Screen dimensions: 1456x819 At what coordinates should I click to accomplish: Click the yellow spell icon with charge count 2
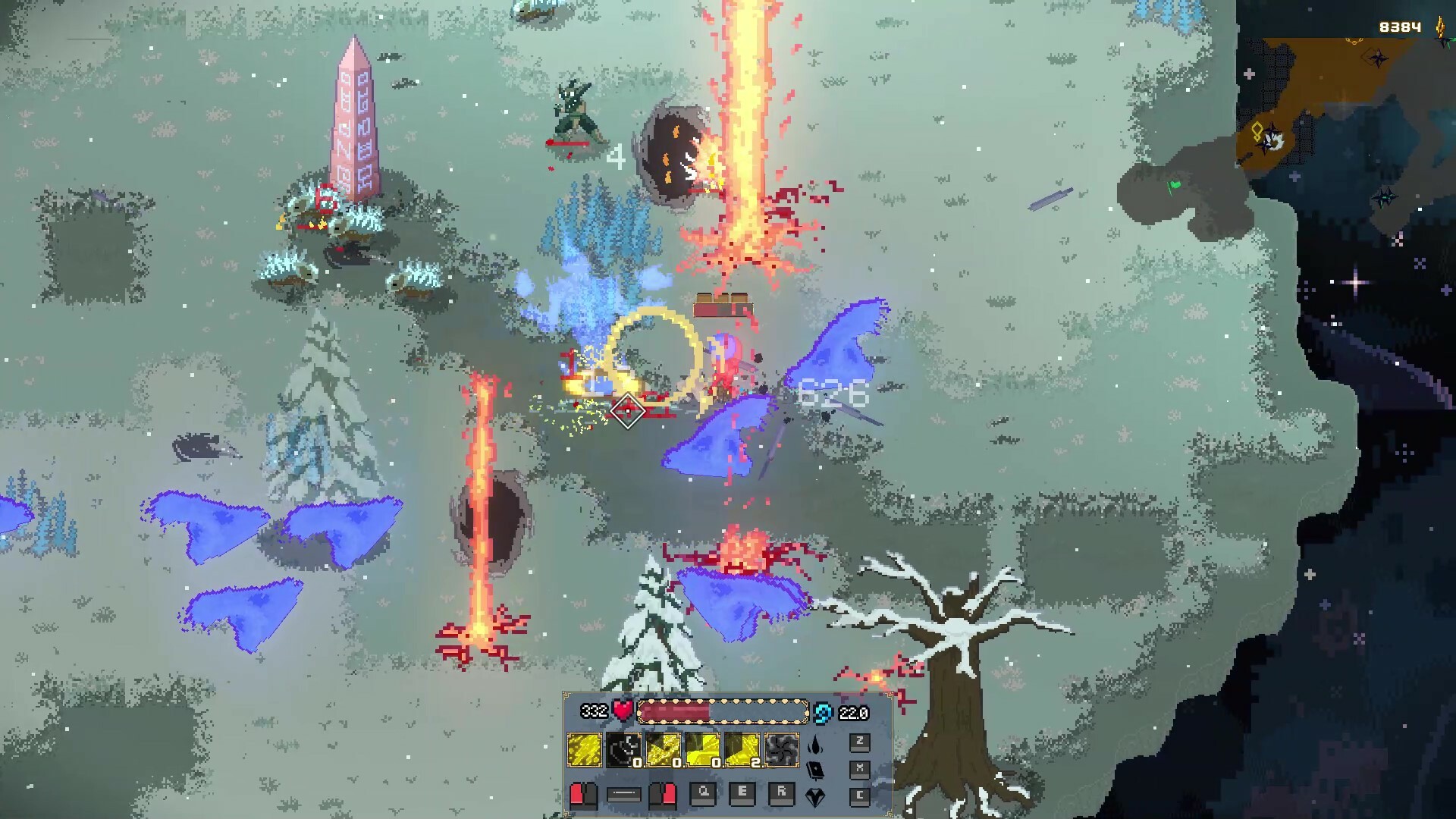[742, 750]
